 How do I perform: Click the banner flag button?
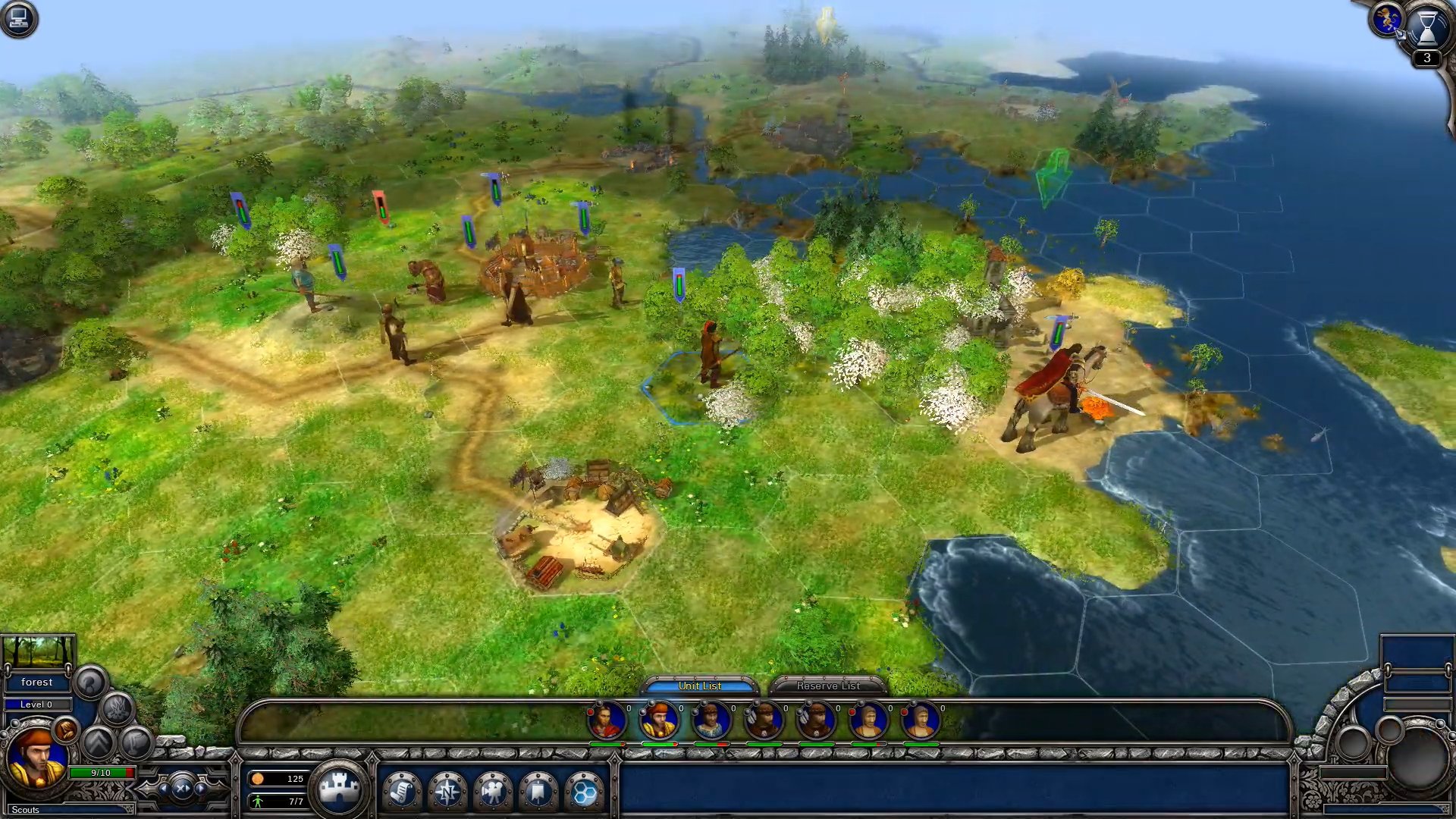[x=538, y=792]
